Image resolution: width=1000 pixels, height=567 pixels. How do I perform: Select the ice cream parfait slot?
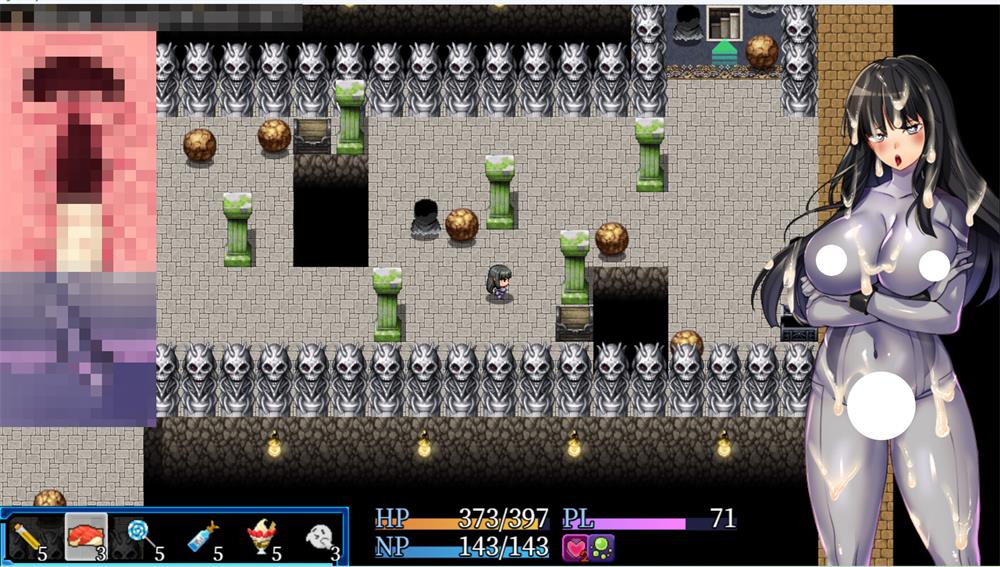[x=261, y=538]
